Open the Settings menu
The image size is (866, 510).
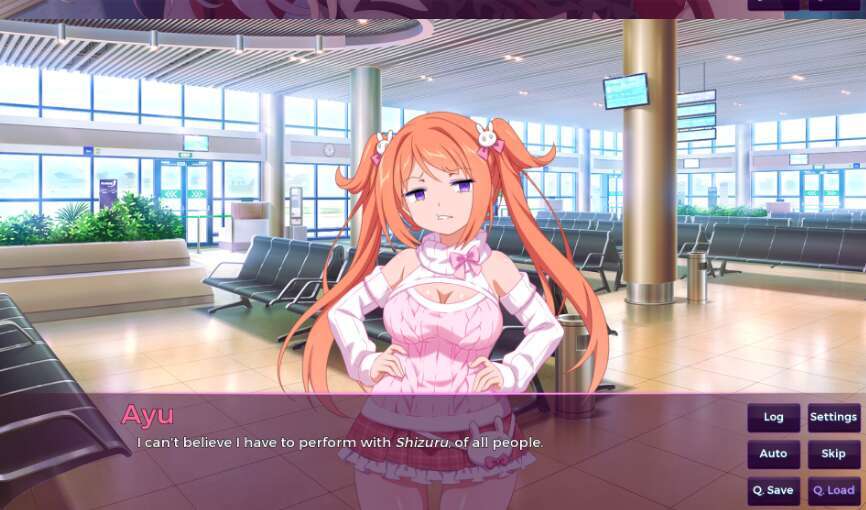click(833, 417)
